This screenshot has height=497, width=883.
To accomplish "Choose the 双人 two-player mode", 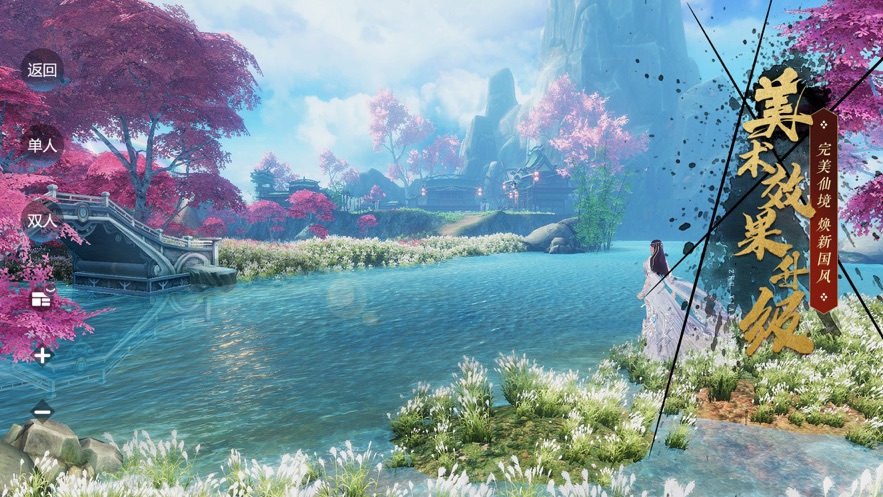I will (42, 221).
